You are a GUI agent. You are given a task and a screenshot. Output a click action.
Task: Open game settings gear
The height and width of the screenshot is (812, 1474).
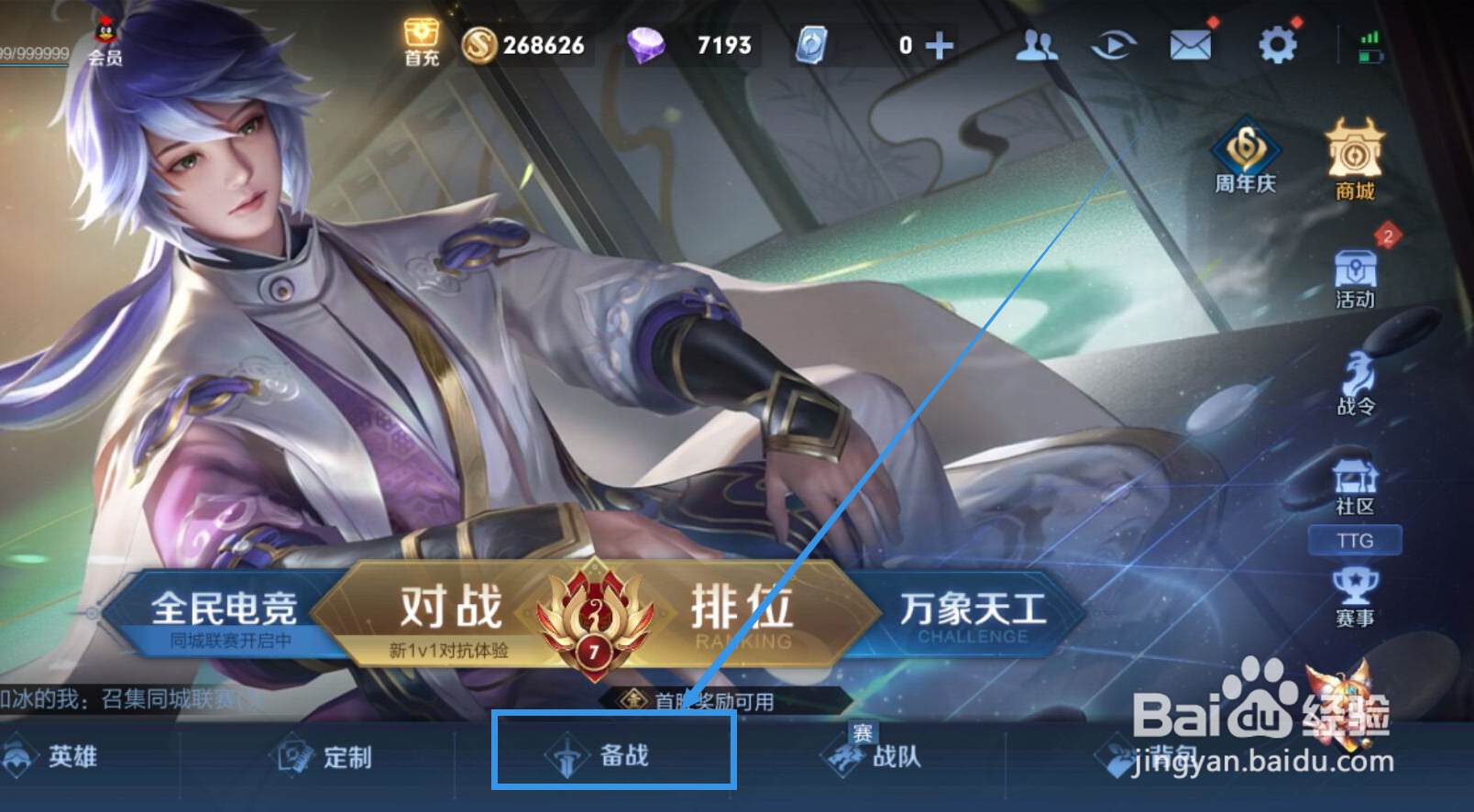click(x=1278, y=43)
